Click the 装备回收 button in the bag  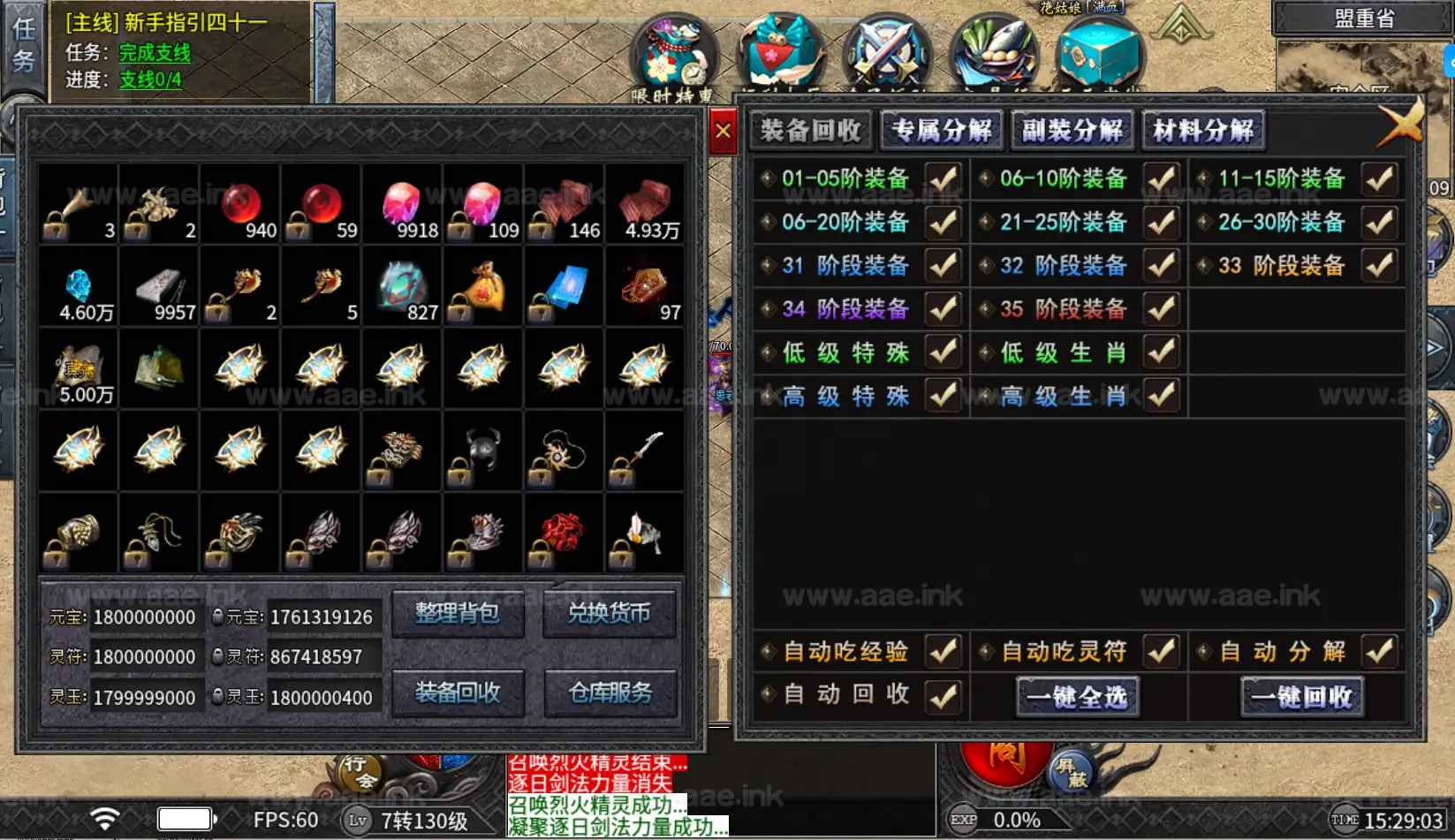pos(458,692)
